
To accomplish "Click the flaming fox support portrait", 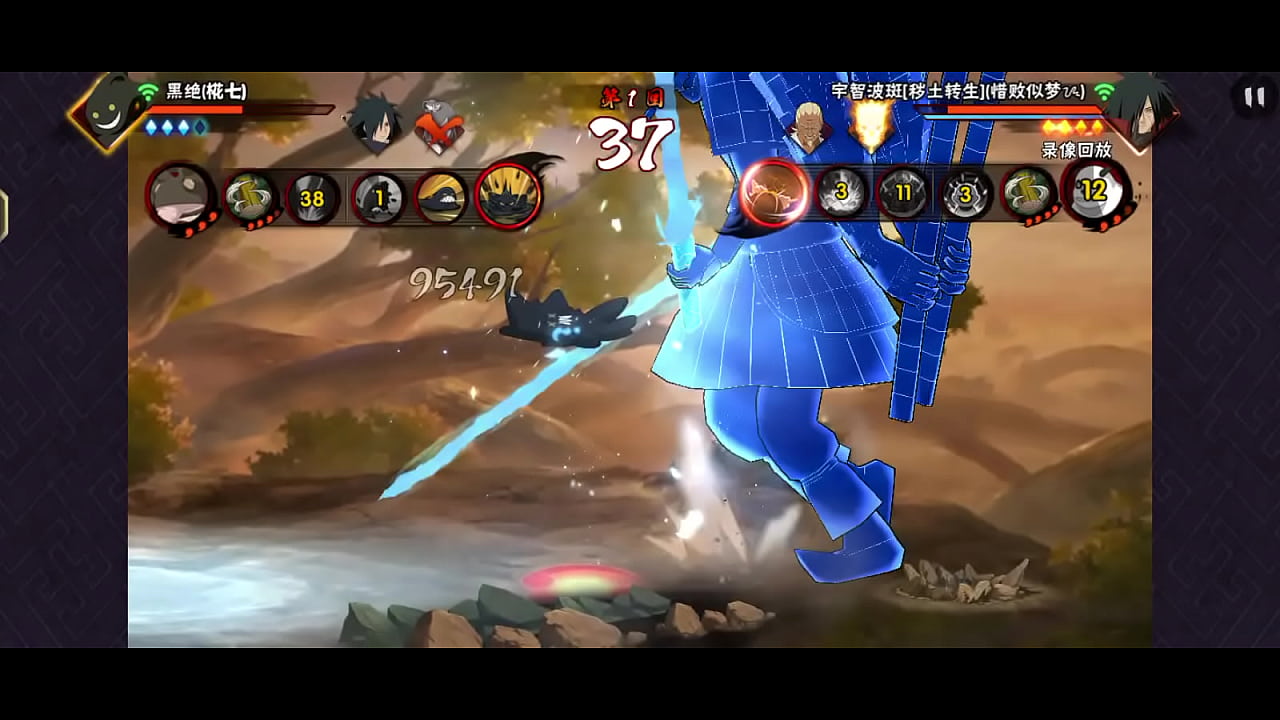I will pos(870,124).
